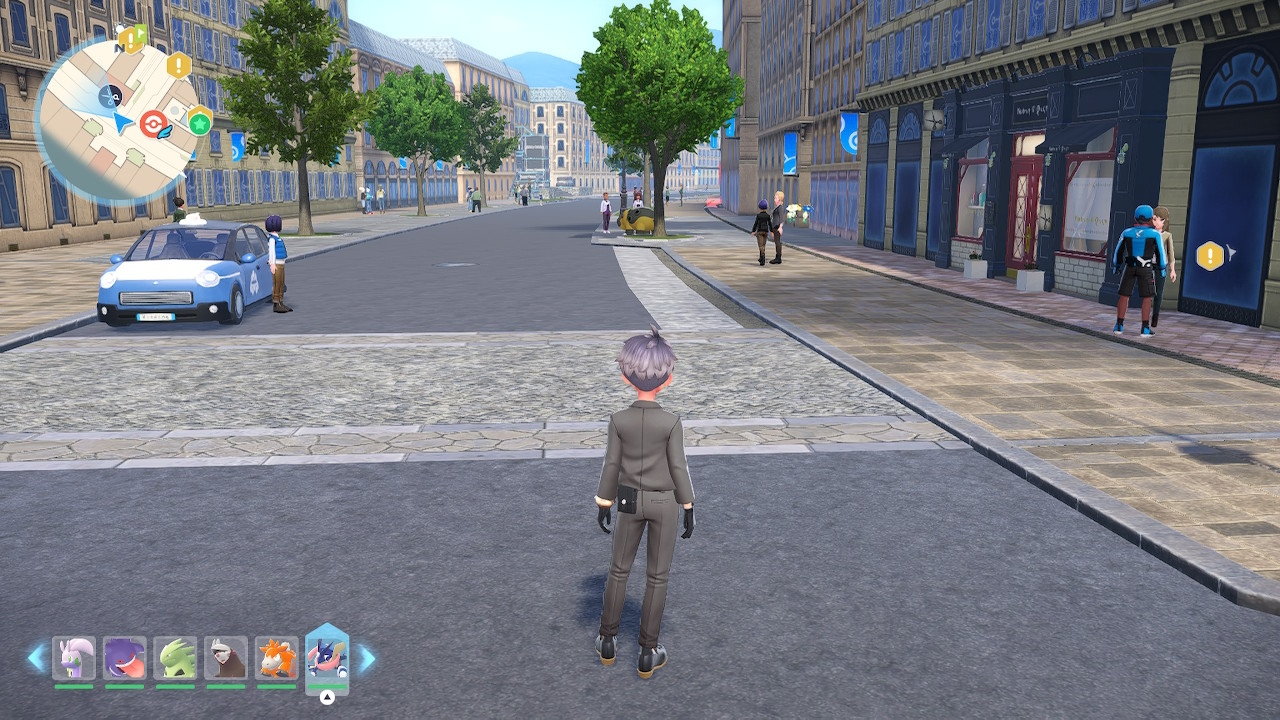Choose Gengar from the party bar

pyautogui.click(x=124, y=658)
